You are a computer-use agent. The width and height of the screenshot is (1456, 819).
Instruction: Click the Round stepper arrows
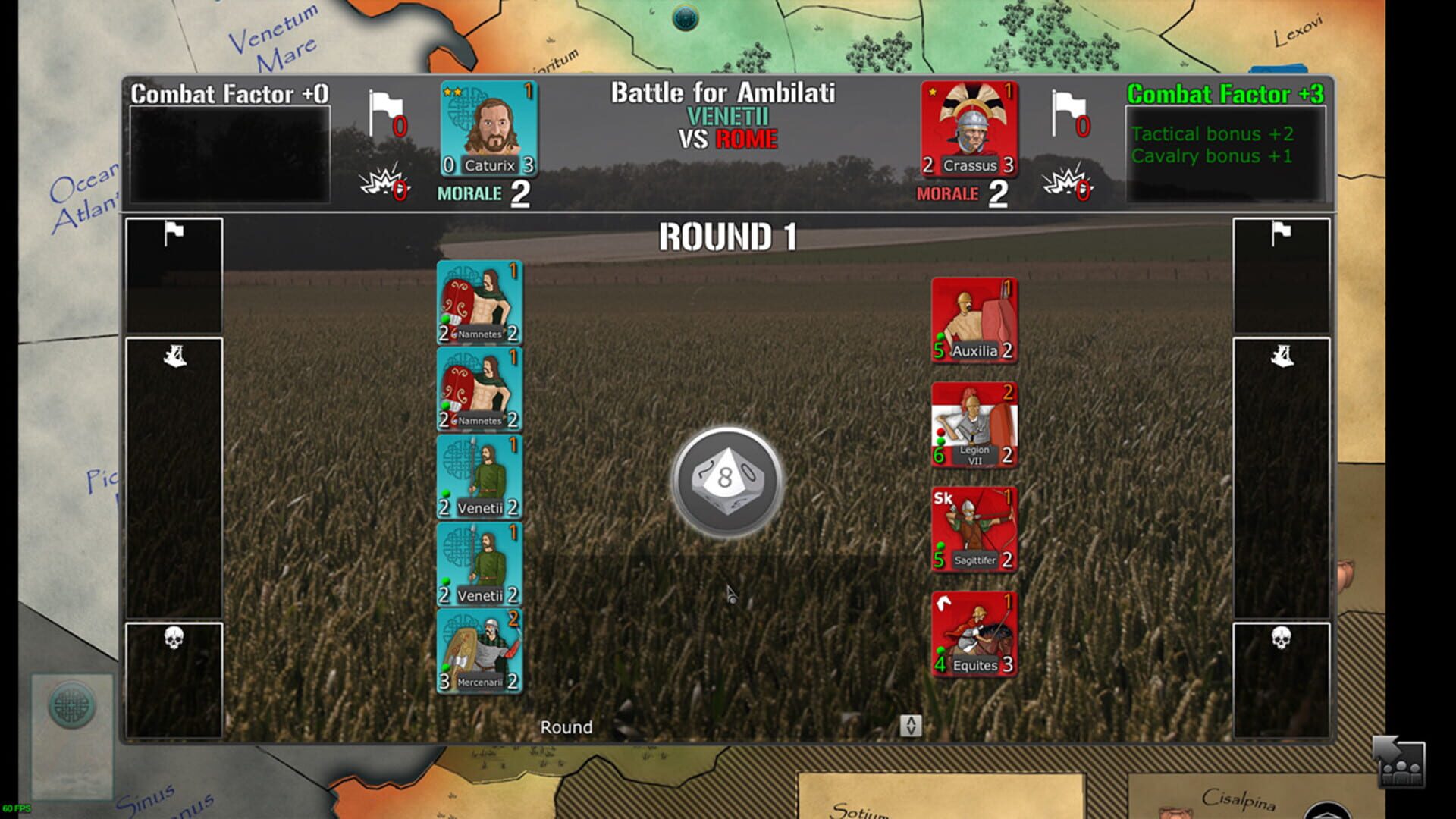(910, 725)
